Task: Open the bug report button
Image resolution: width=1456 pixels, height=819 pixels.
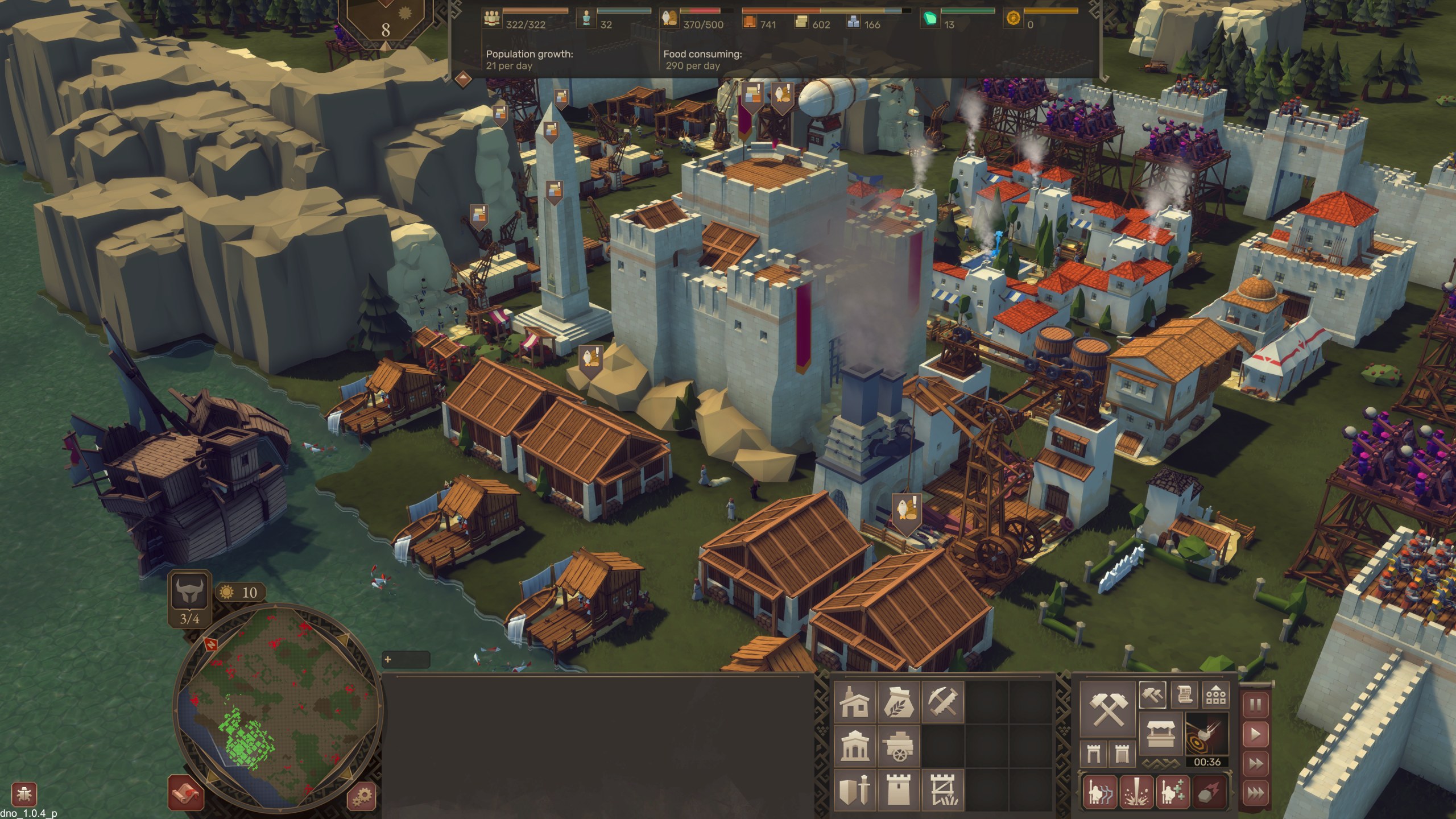Action: (x=24, y=794)
